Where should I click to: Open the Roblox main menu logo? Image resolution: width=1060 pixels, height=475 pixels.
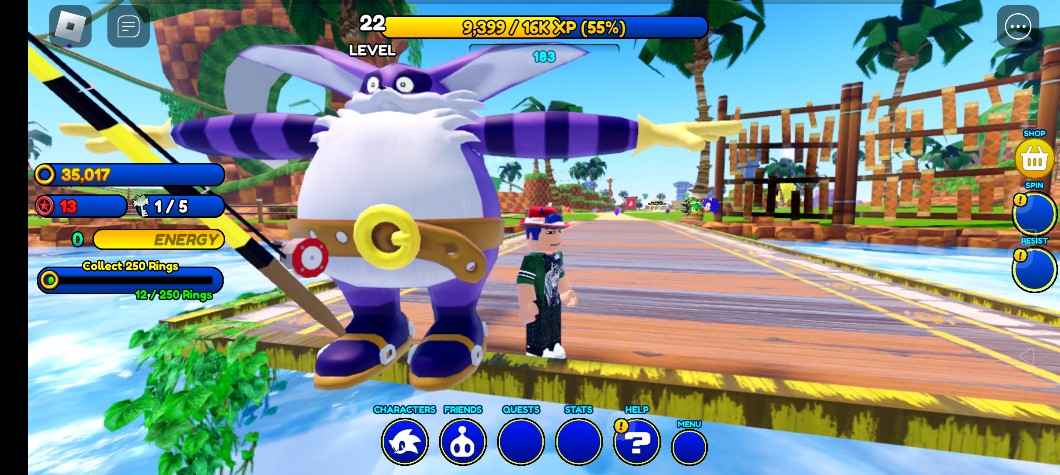(x=70, y=27)
